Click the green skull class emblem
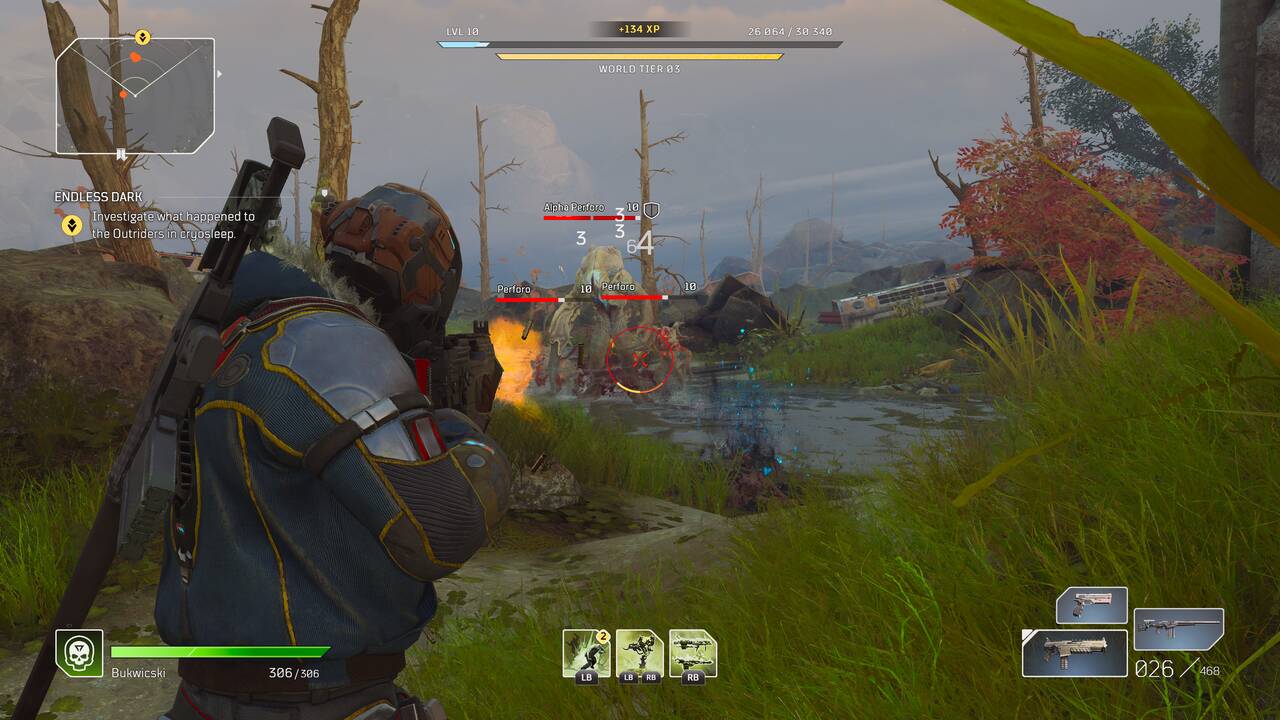 coord(79,653)
